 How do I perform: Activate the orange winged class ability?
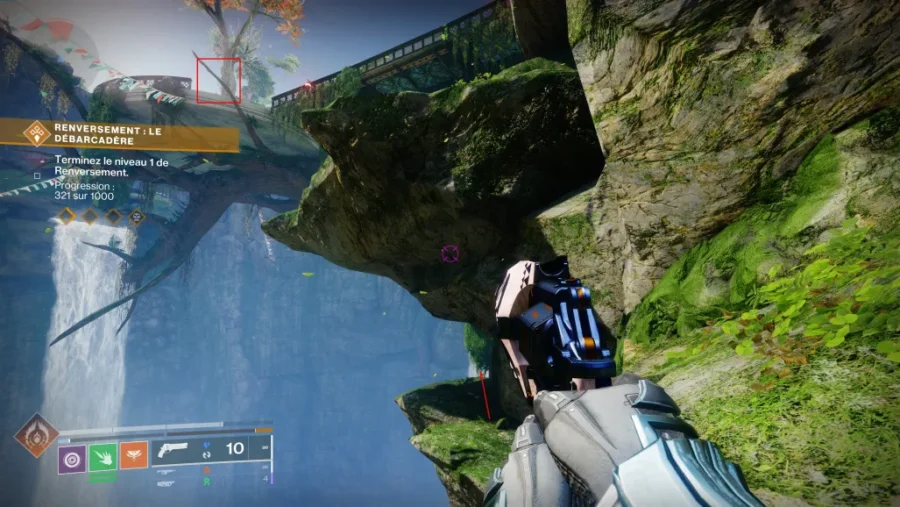[134, 458]
